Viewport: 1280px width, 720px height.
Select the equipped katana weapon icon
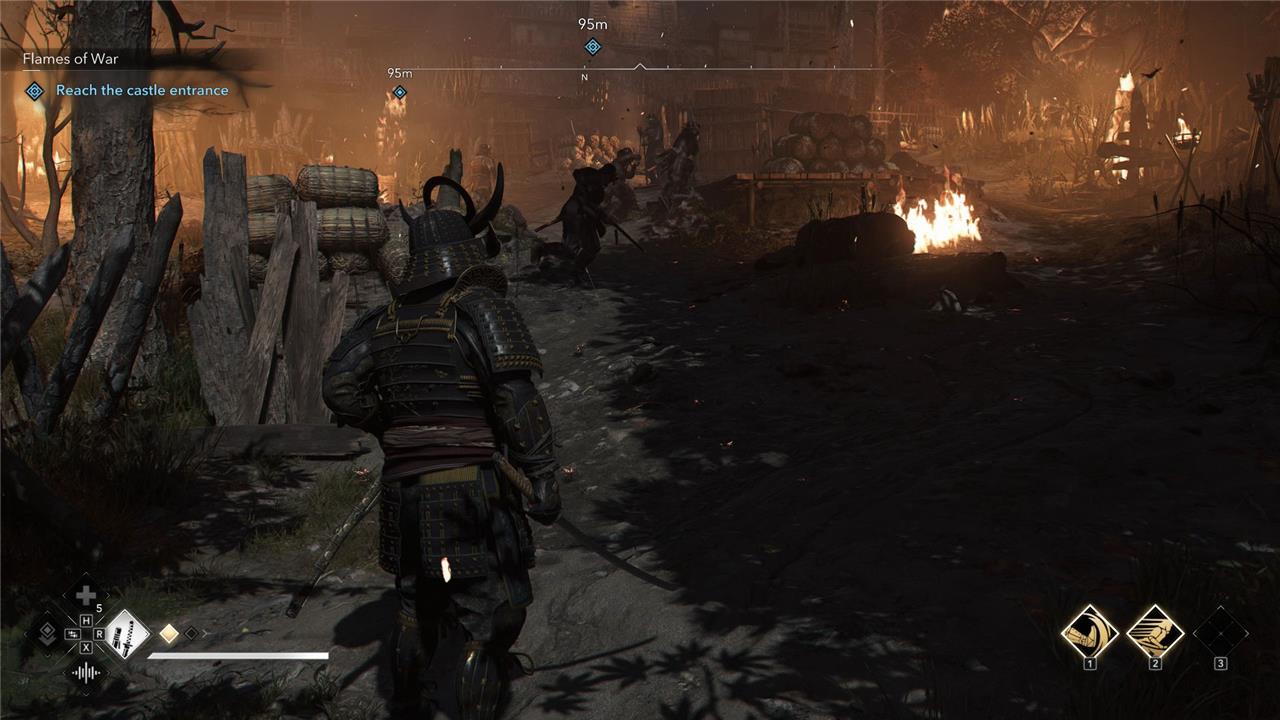pos(127,634)
